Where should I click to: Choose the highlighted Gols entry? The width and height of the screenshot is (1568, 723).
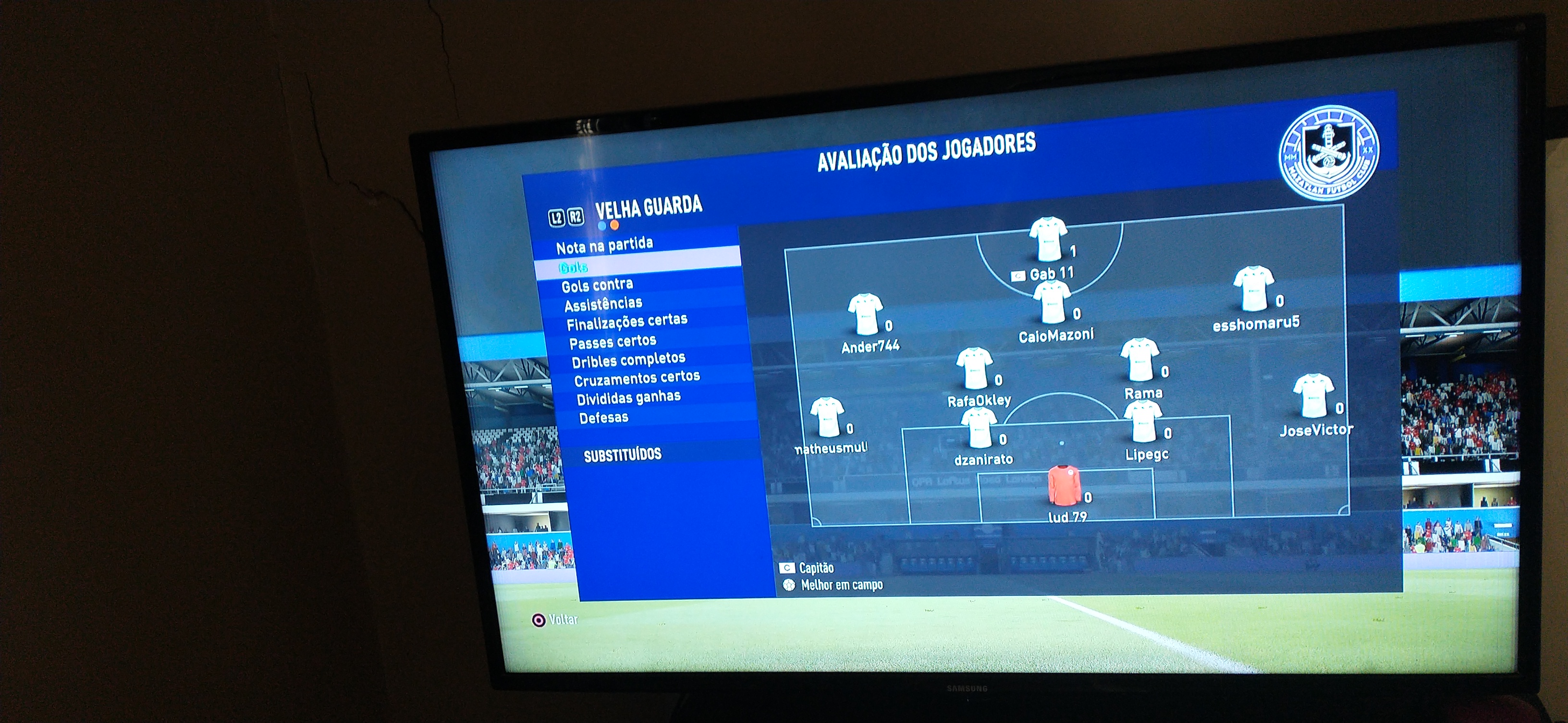[574, 267]
